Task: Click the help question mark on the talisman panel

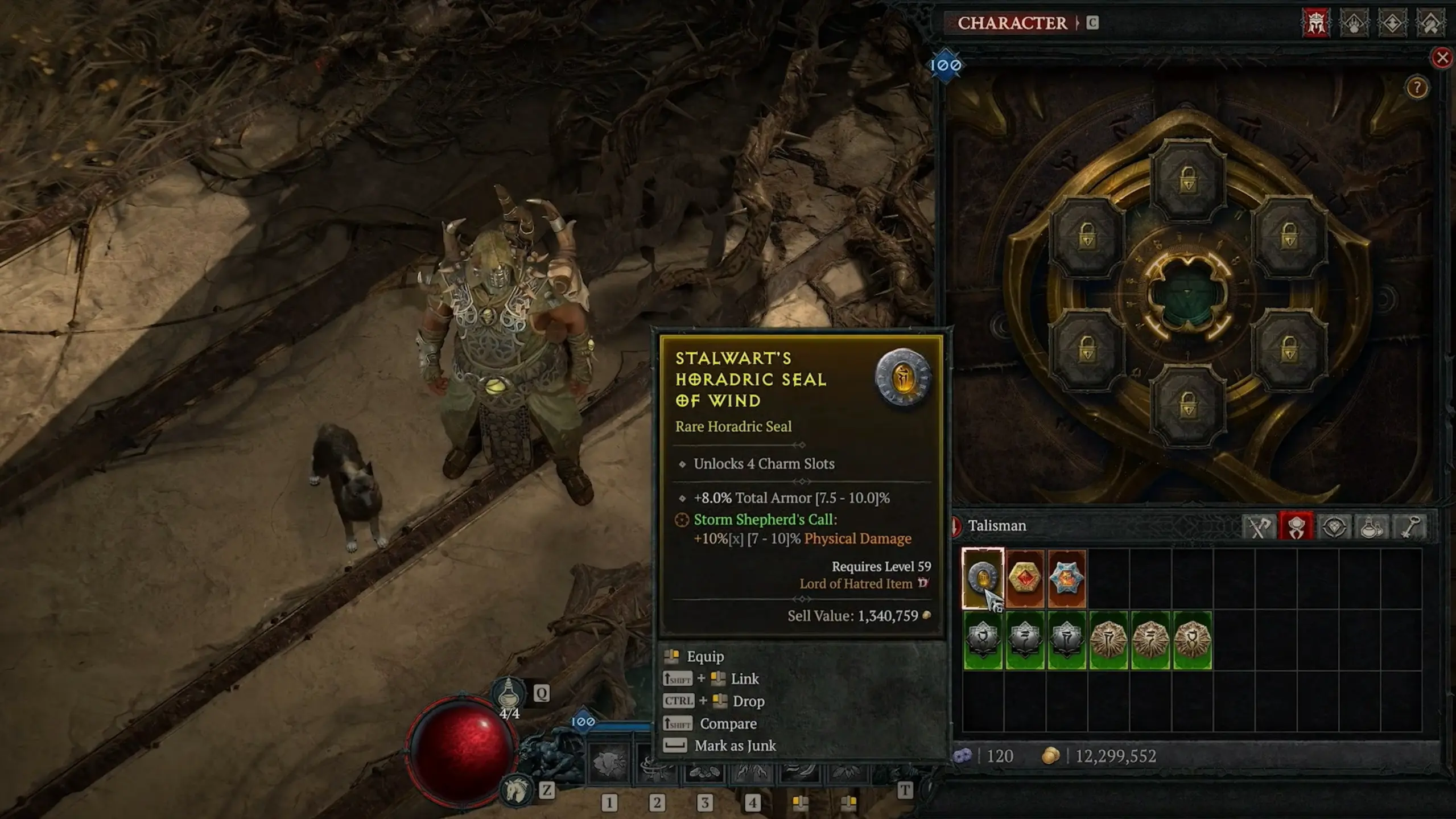Action: (x=1417, y=88)
